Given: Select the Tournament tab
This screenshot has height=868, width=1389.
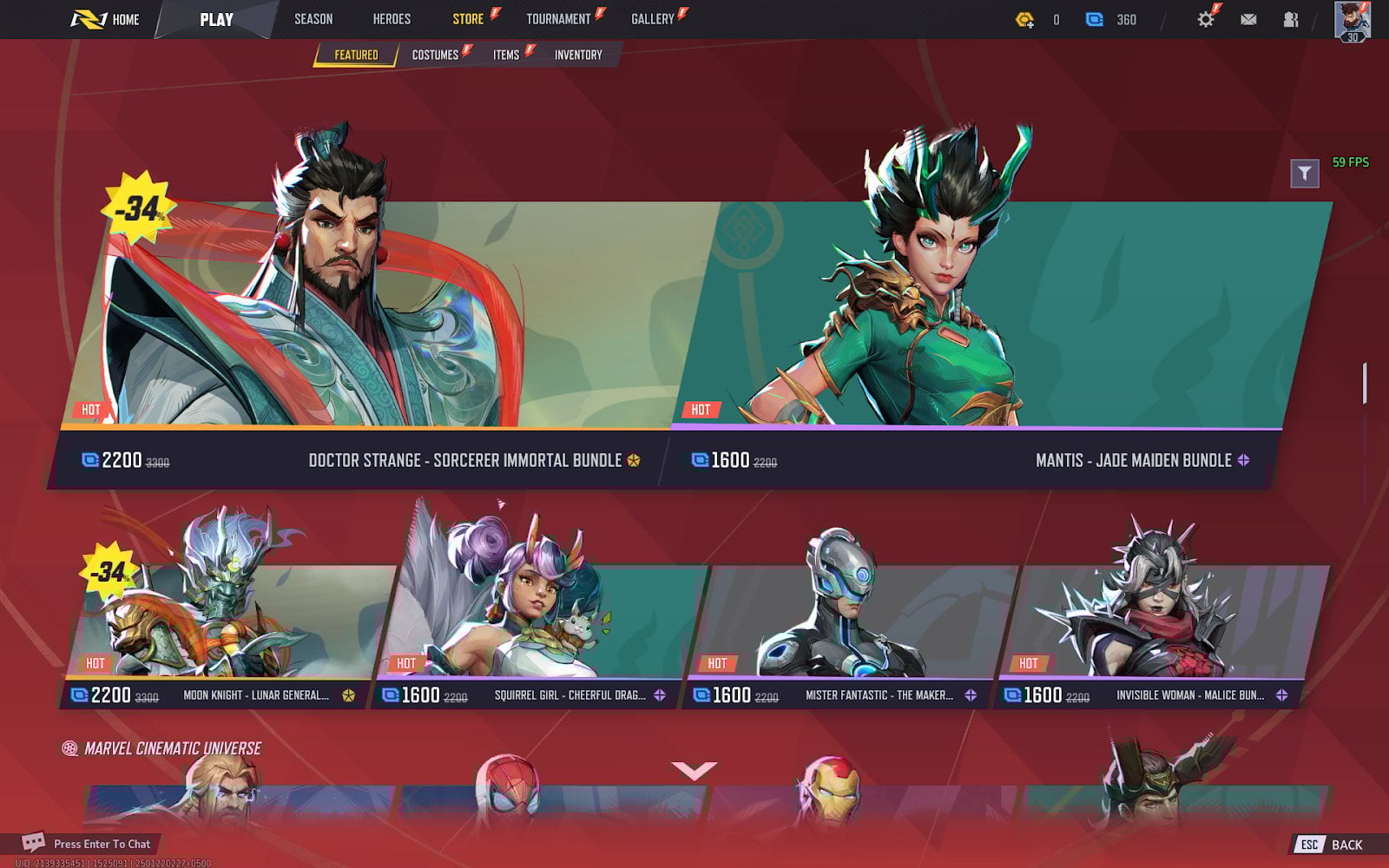Looking at the screenshot, I should tap(558, 19).
